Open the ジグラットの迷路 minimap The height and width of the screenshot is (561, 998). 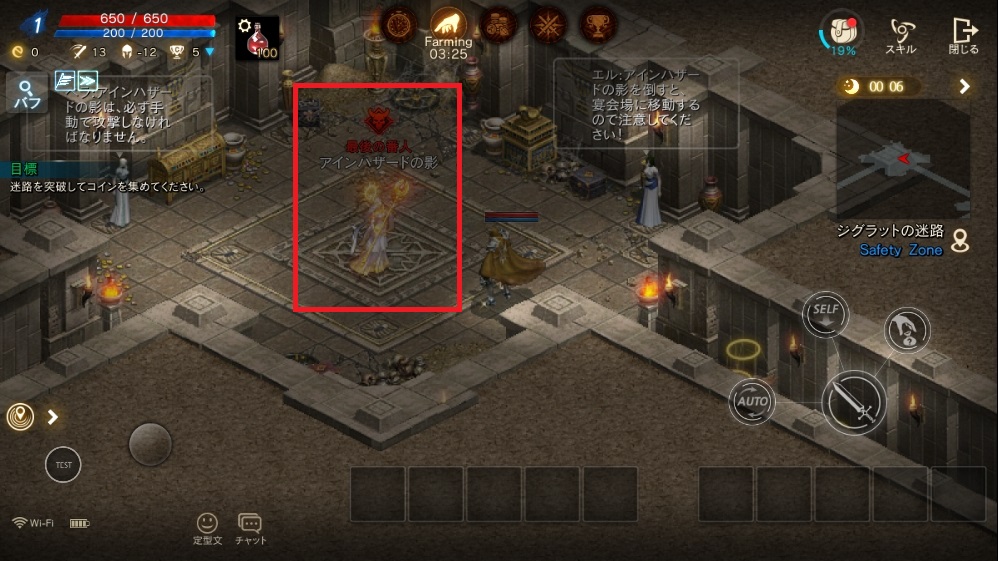pyautogui.click(x=903, y=160)
